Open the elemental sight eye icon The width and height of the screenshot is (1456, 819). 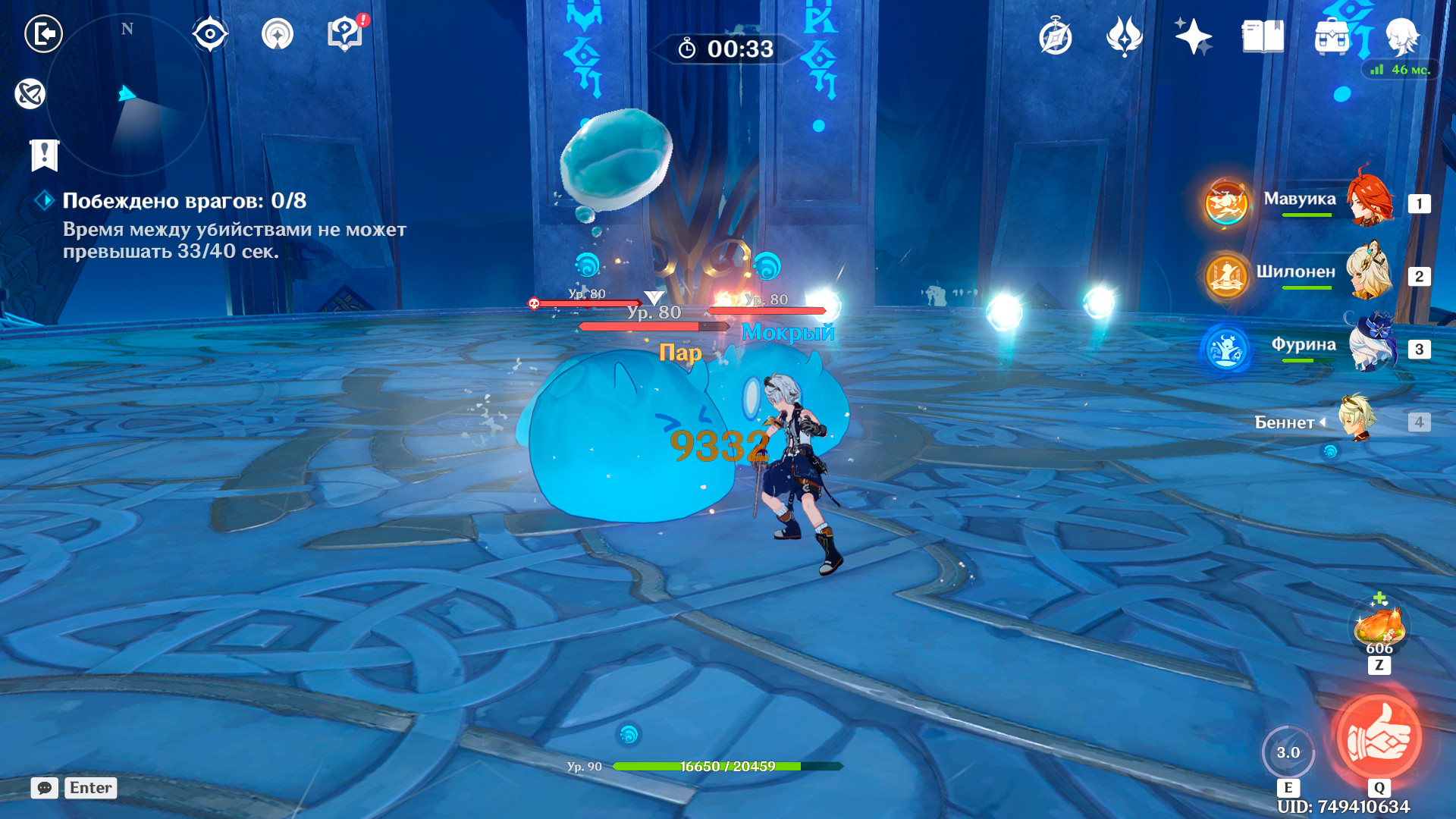pyautogui.click(x=210, y=34)
